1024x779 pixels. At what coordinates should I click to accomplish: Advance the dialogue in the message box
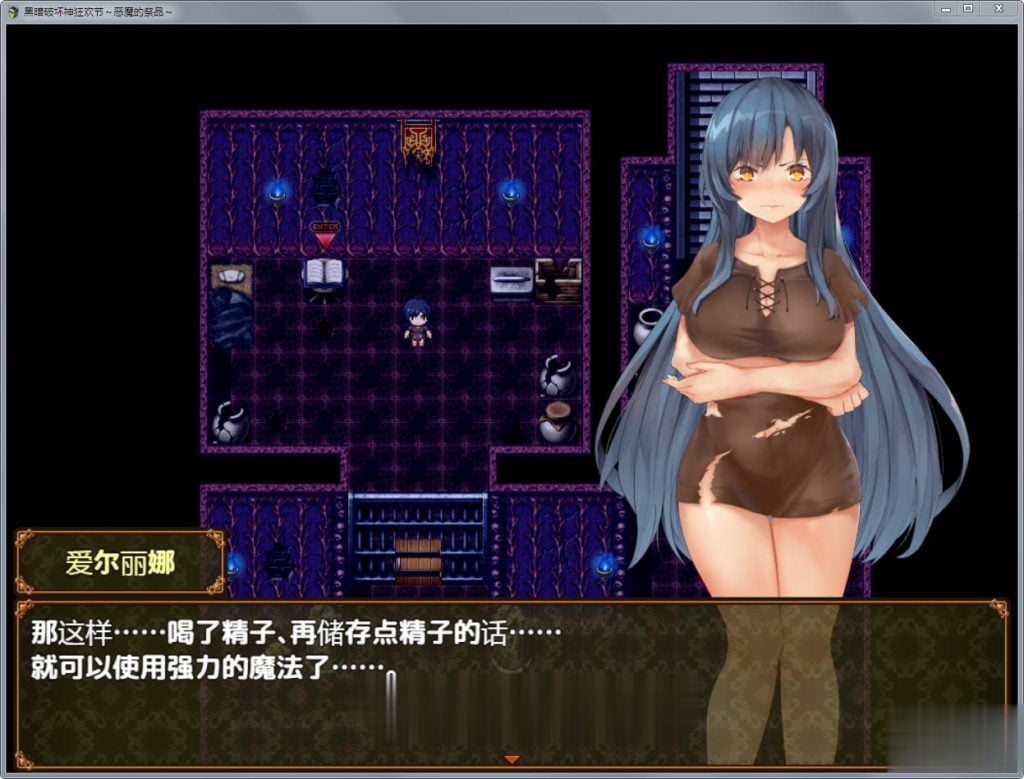(400, 690)
